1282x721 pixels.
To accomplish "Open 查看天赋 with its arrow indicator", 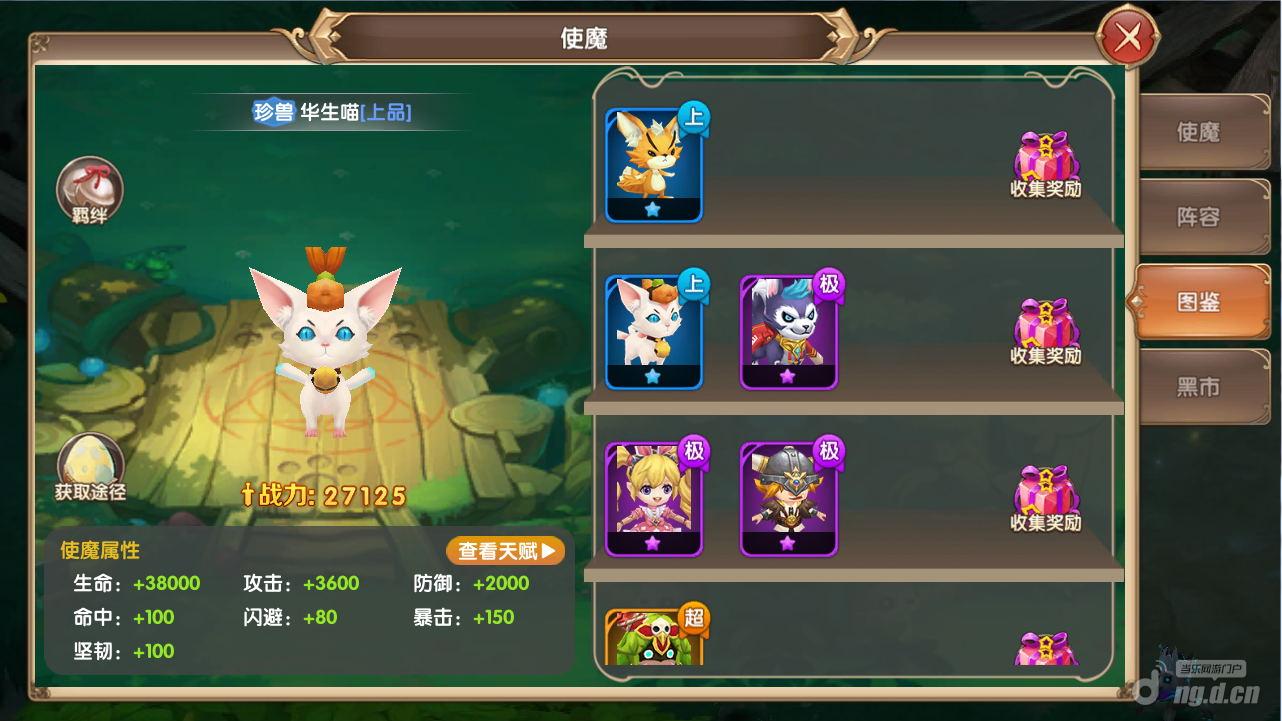I will 505,550.
